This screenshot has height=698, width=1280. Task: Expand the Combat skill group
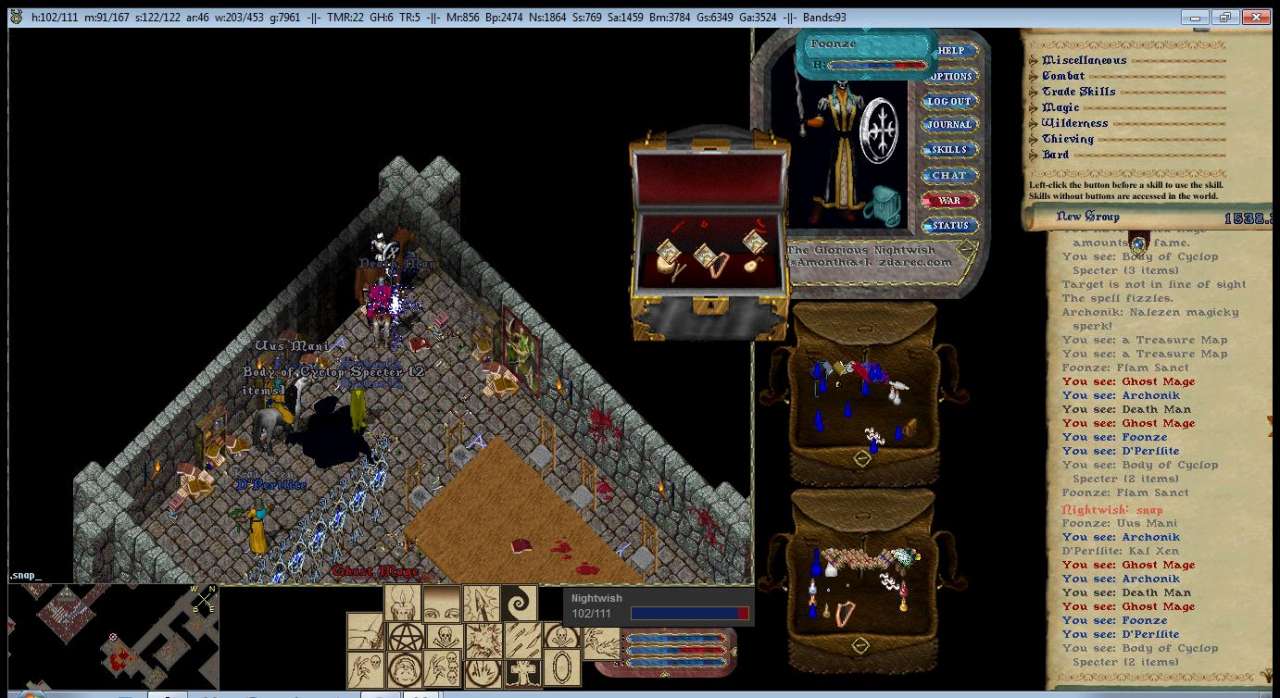[1034, 76]
